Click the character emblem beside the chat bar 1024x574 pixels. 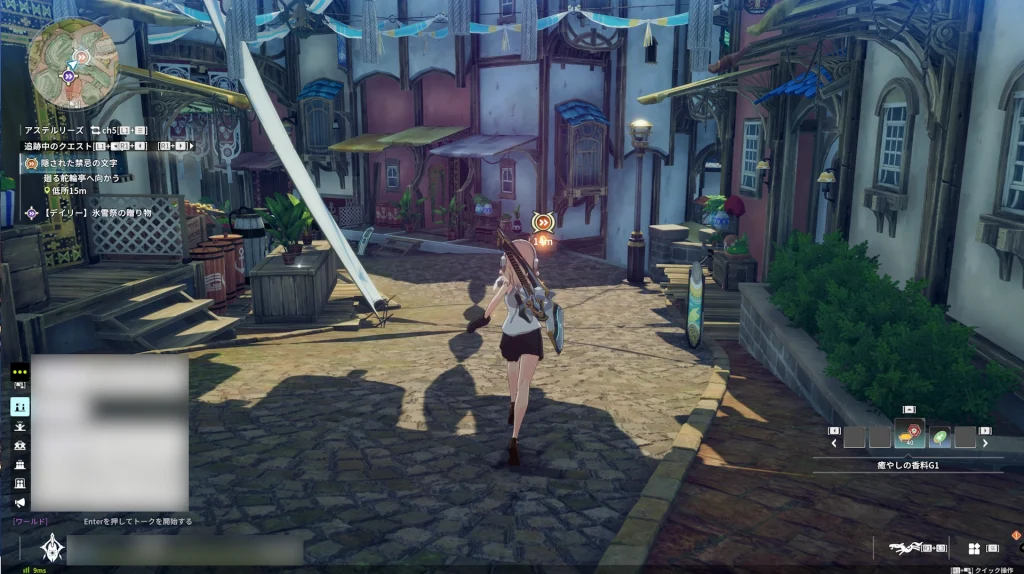[x=52, y=548]
